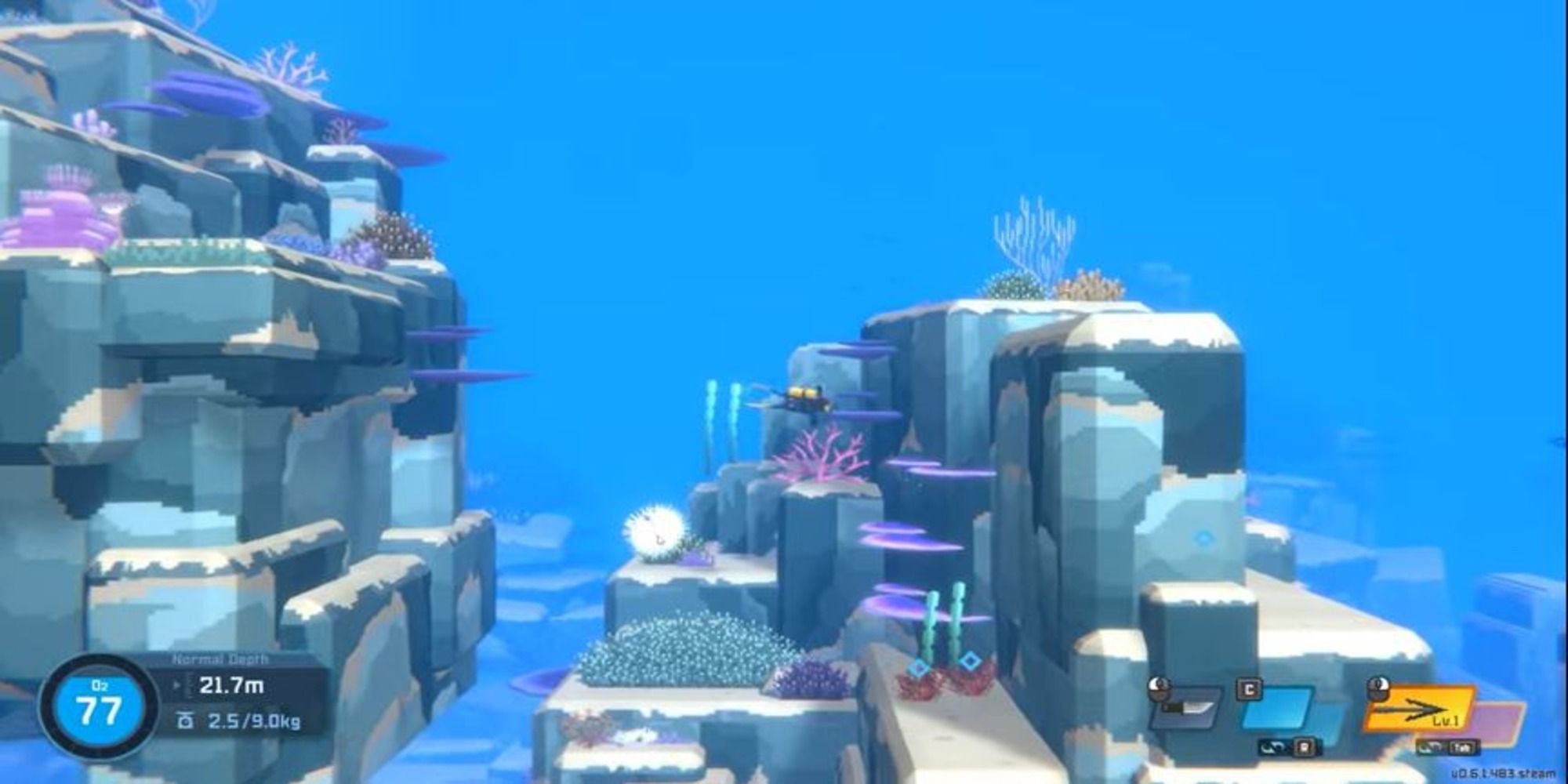The image size is (1568, 784).
Task: Expand the arrow indicator left of 21.7m
Action: pos(177,685)
